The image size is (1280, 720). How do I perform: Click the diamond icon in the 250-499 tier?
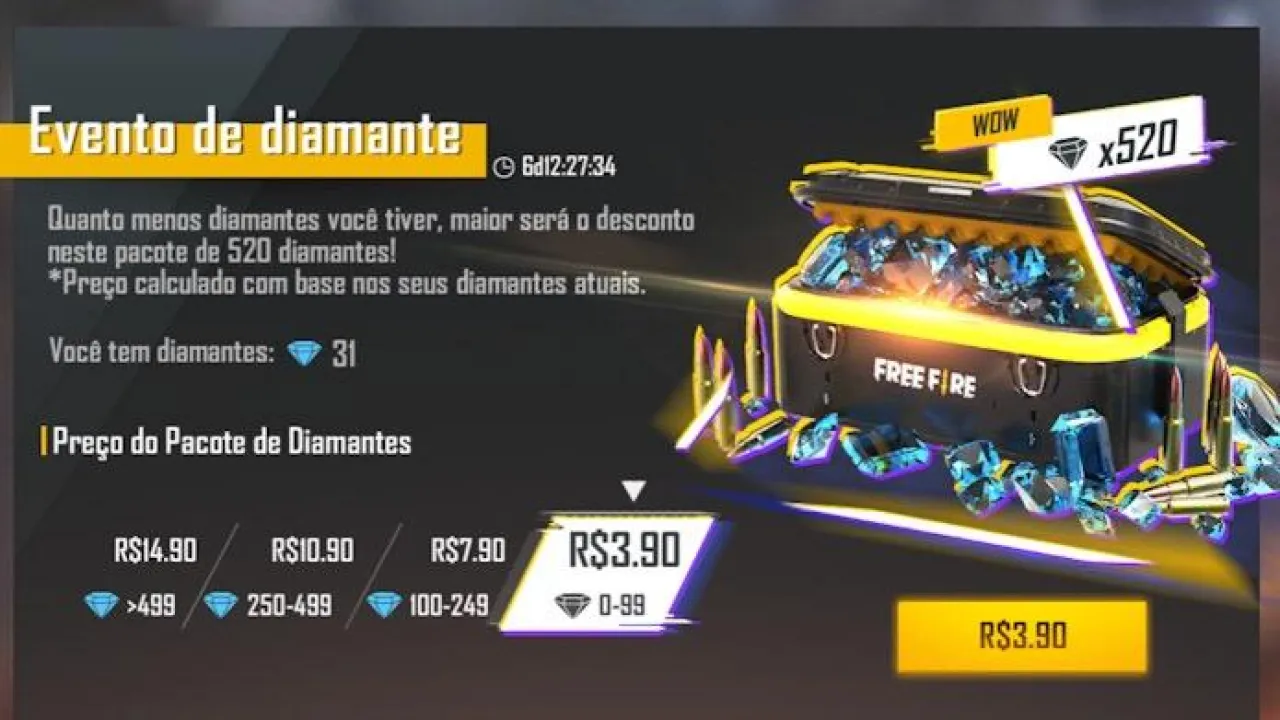click(x=220, y=604)
